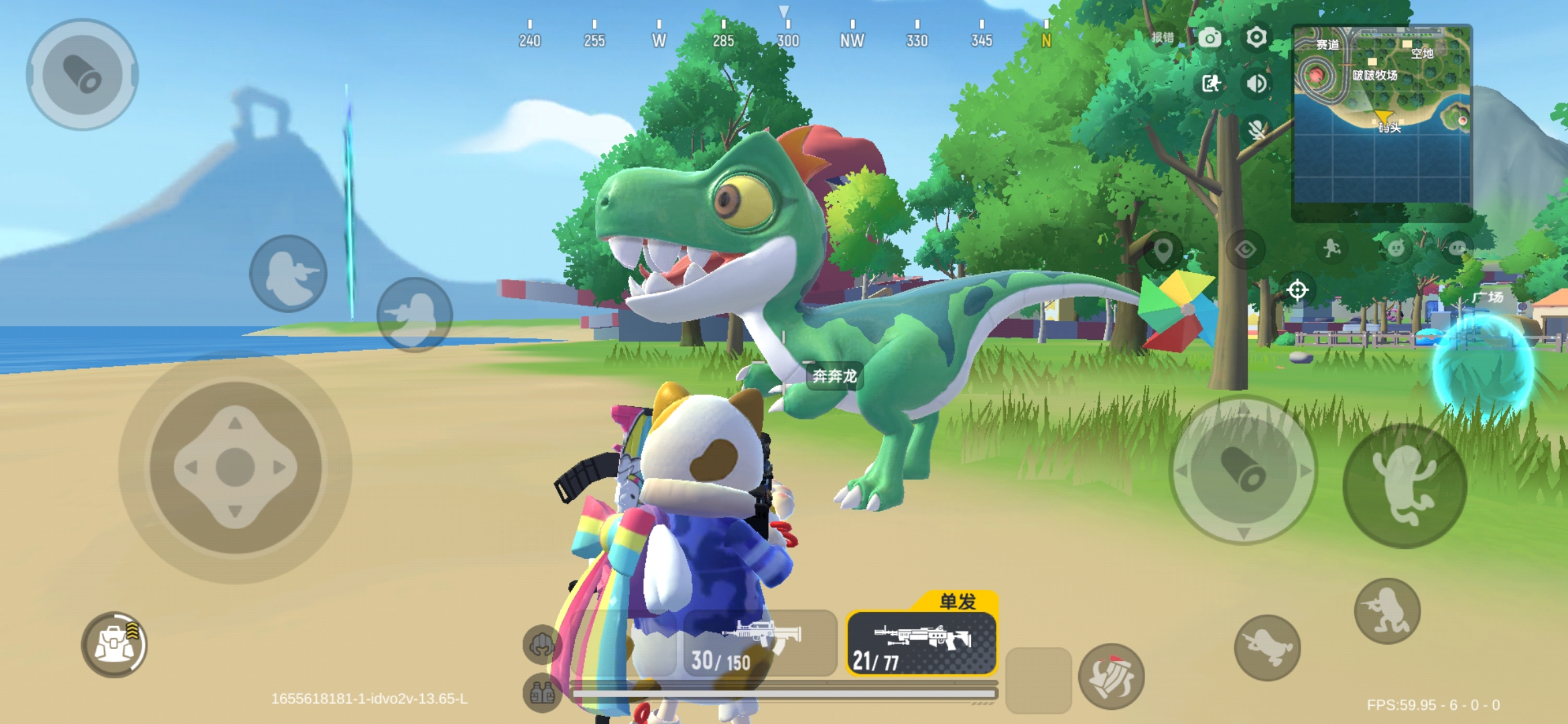Image resolution: width=1568 pixels, height=724 pixels.
Task: Select the rifle slot with 30/150 ammo
Action: click(x=760, y=643)
